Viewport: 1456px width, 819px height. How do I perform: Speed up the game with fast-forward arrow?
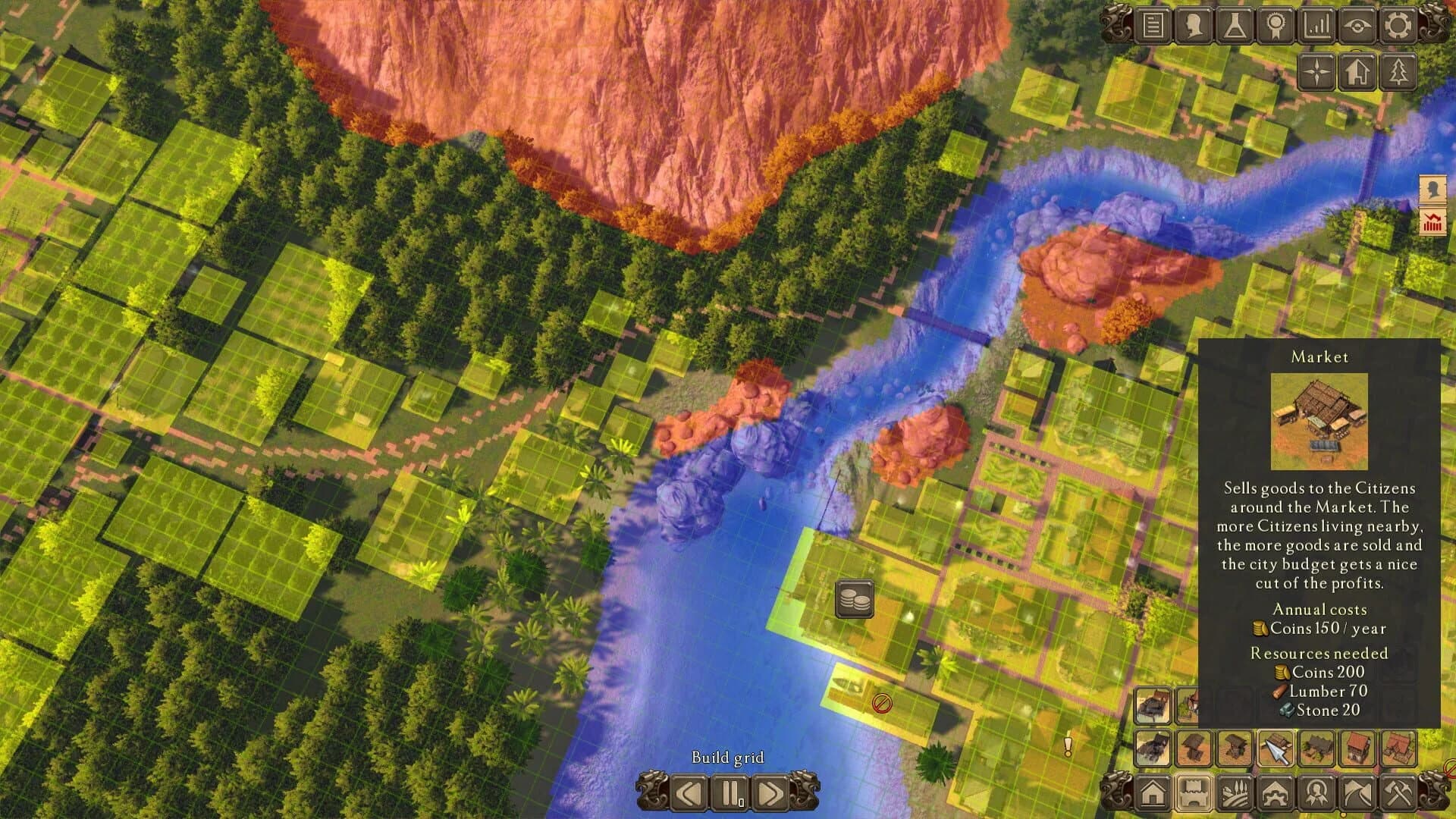tap(772, 793)
